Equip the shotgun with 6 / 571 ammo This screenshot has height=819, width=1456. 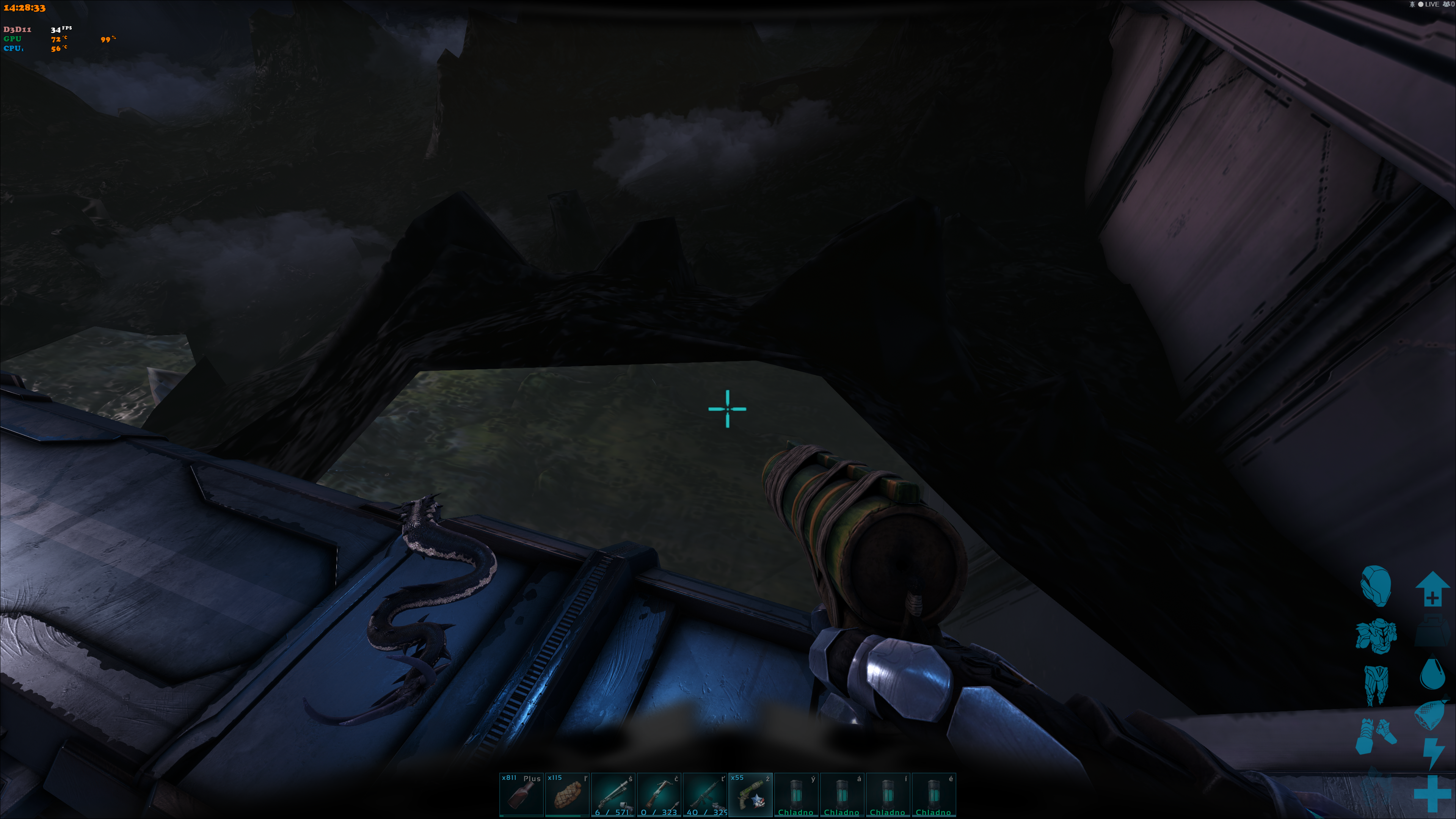coord(613,794)
